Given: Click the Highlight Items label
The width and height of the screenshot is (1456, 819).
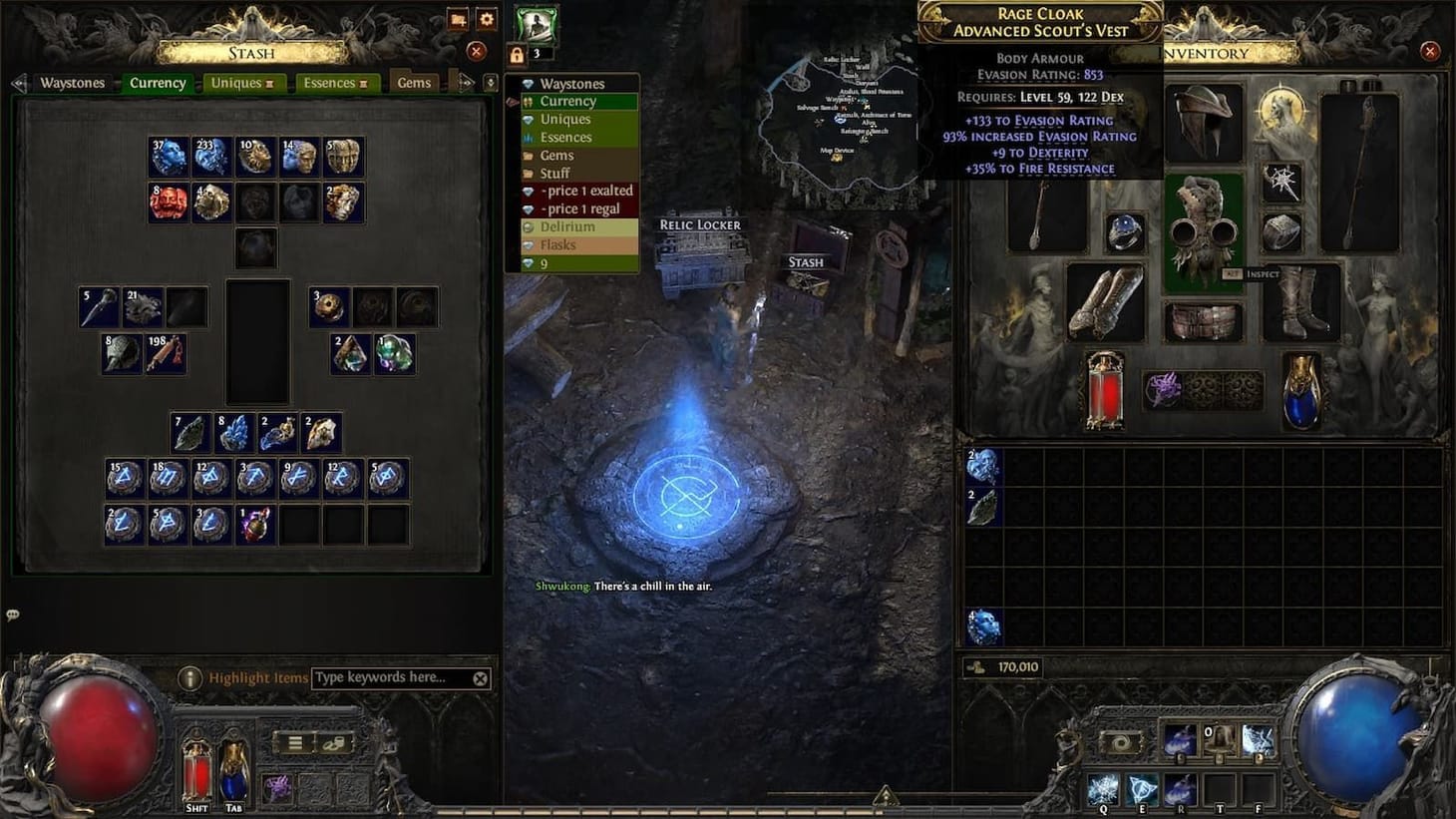Looking at the screenshot, I should click(x=257, y=677).
